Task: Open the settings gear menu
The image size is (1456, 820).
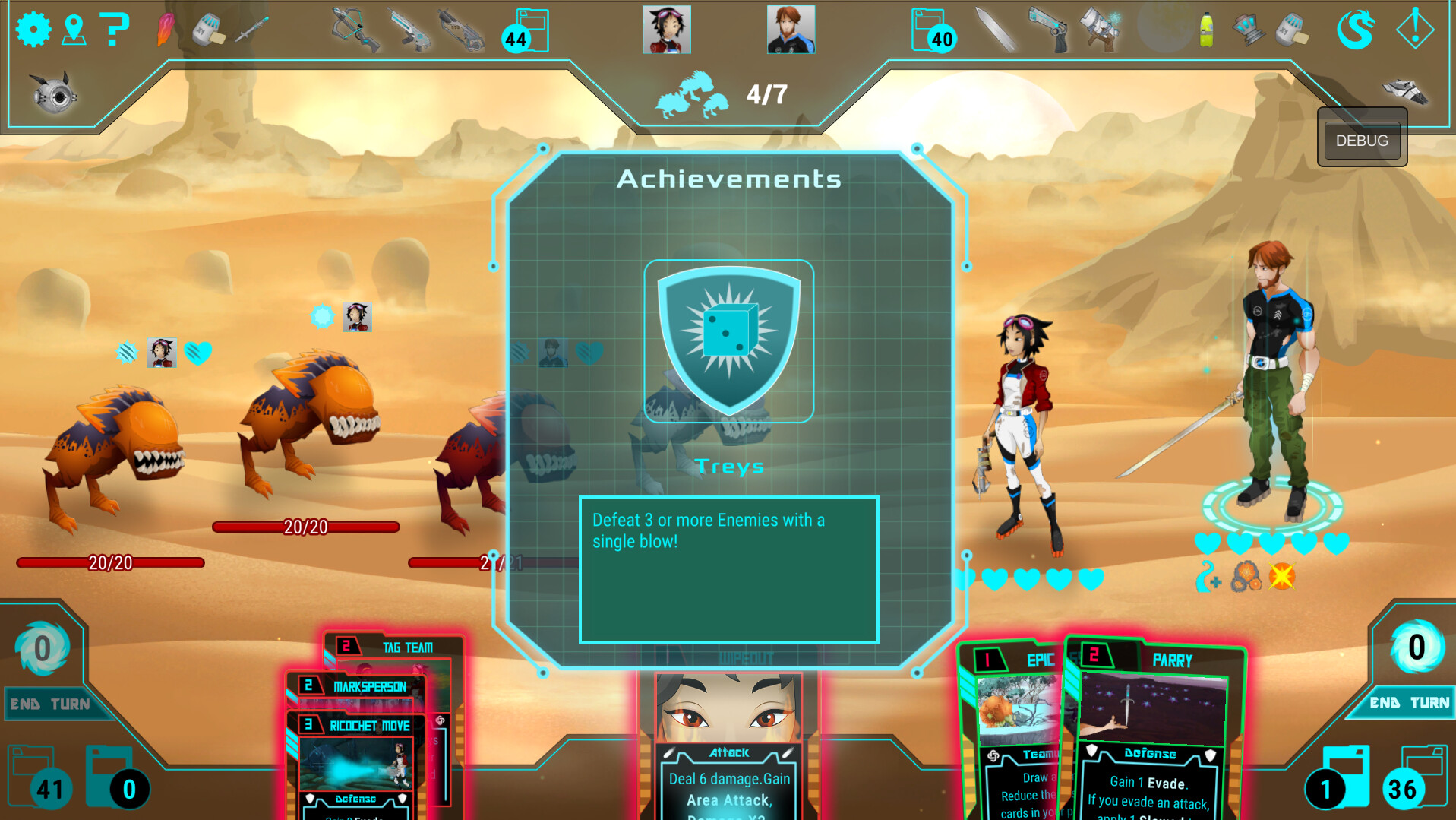Action: coord(33,30)
